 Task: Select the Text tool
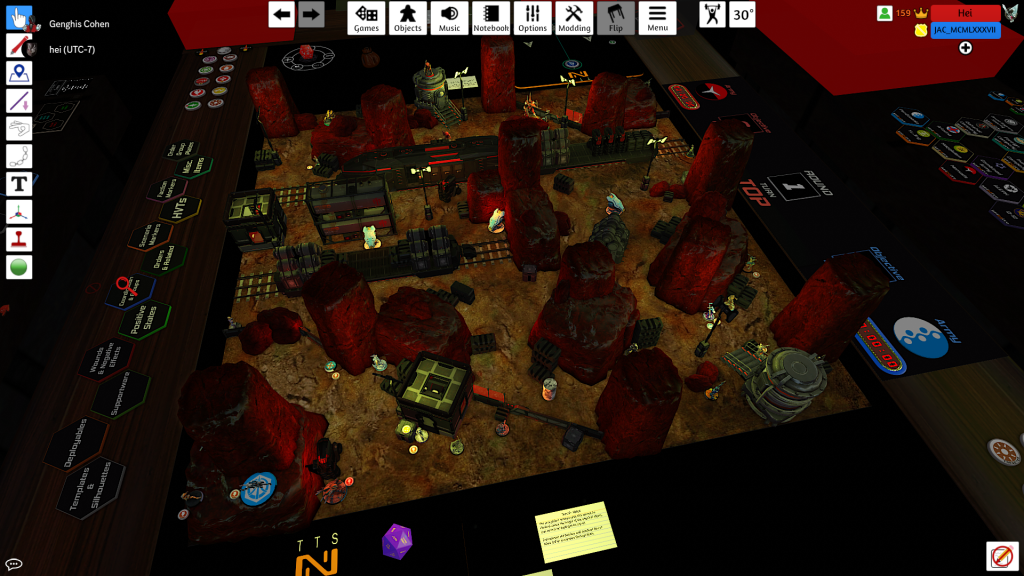[20, 184]
